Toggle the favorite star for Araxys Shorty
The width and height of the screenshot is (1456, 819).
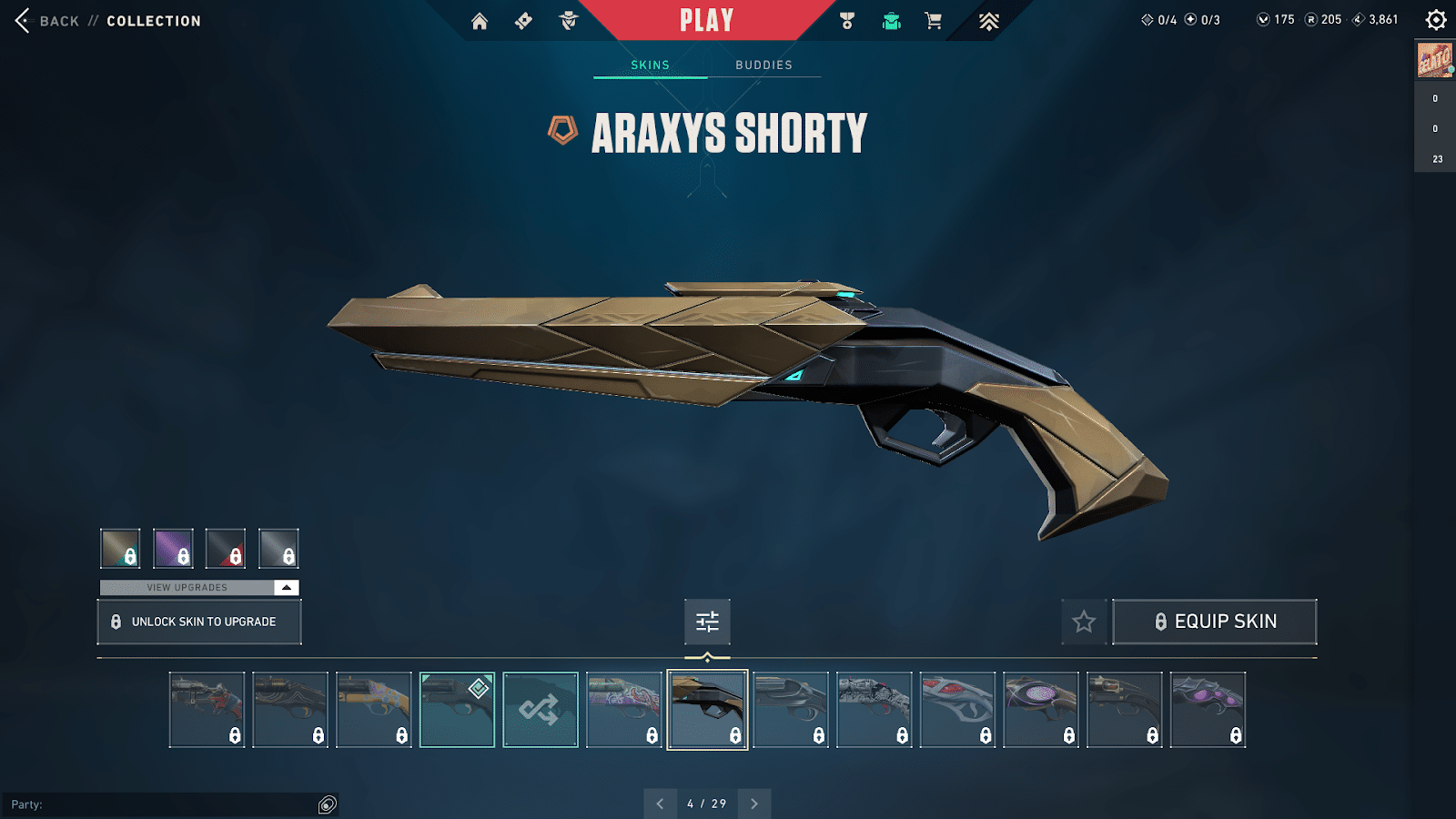point(1084,622)
